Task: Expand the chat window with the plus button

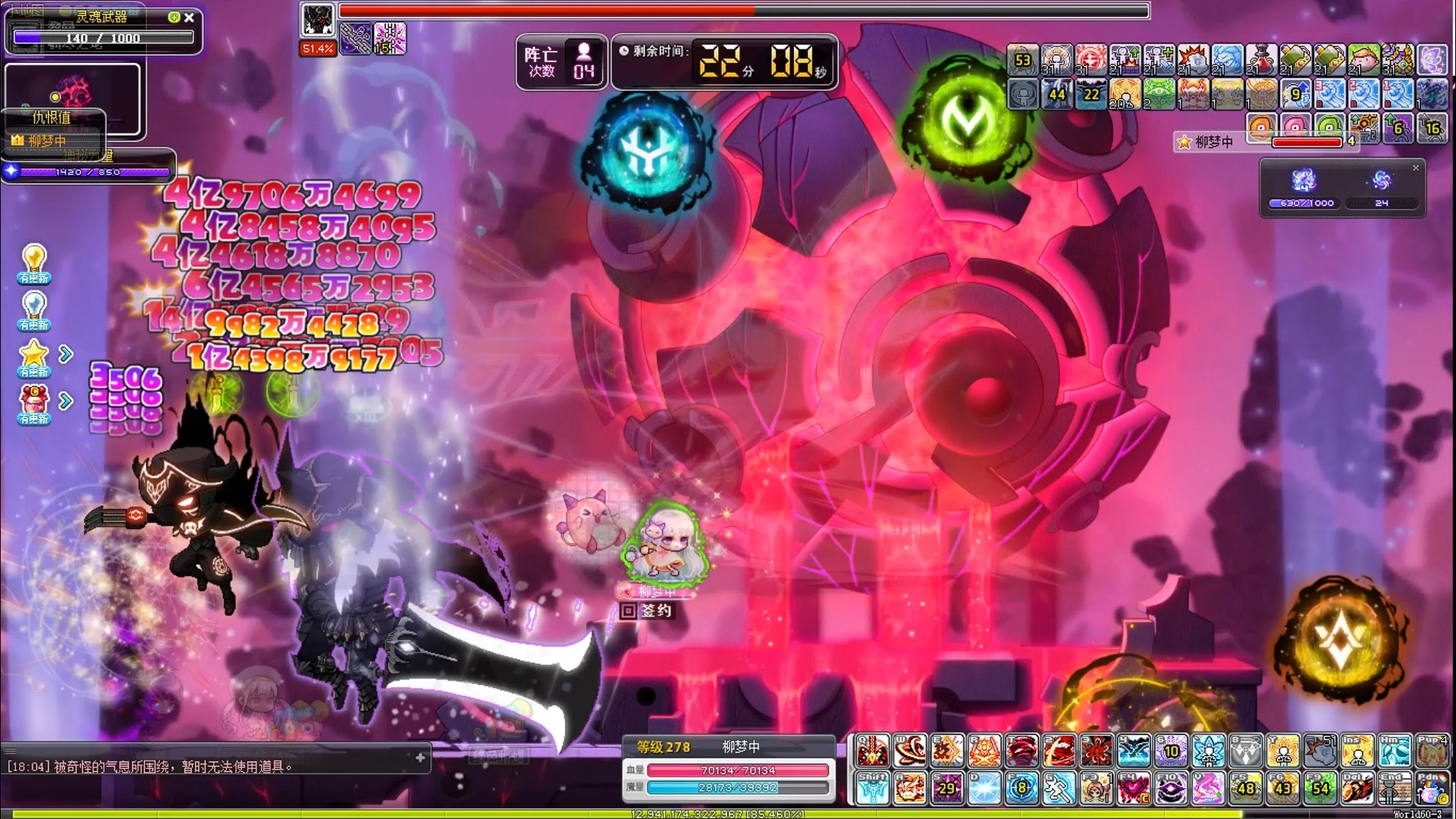Action: coord(420,758)
